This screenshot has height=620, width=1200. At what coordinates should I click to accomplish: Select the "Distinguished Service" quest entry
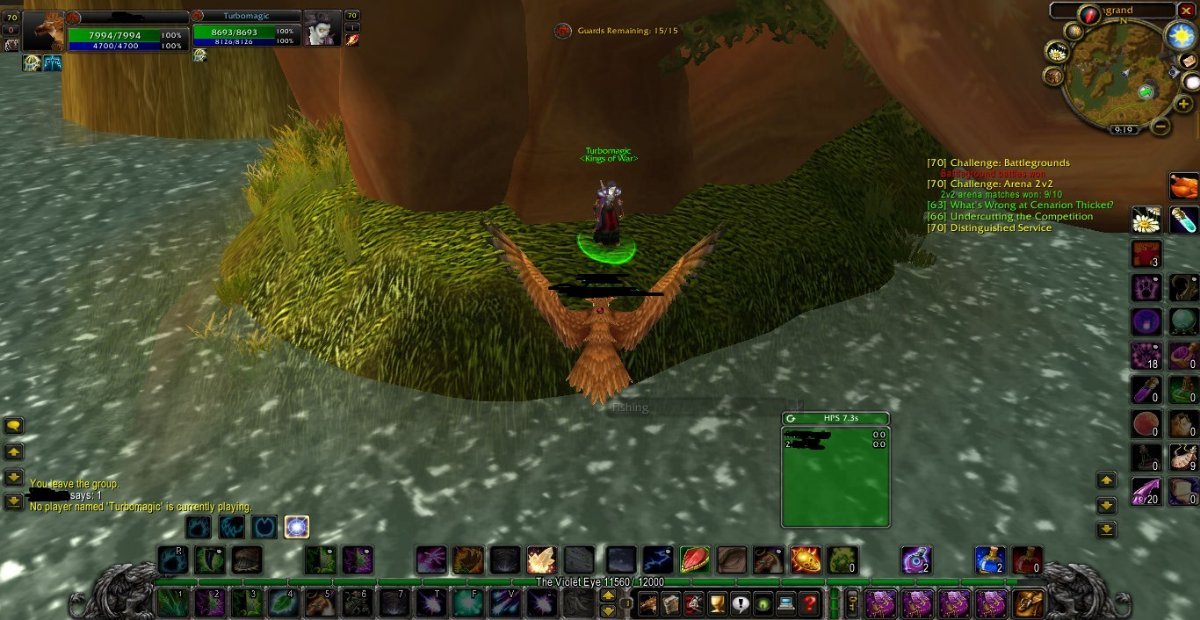(x=989, y=228)
